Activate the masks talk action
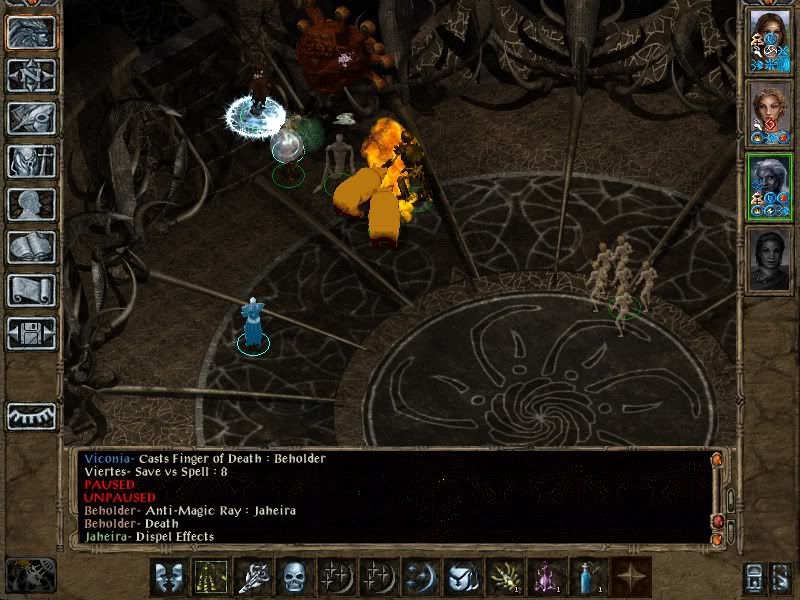The image size is (800, 600). pos(169,577)
